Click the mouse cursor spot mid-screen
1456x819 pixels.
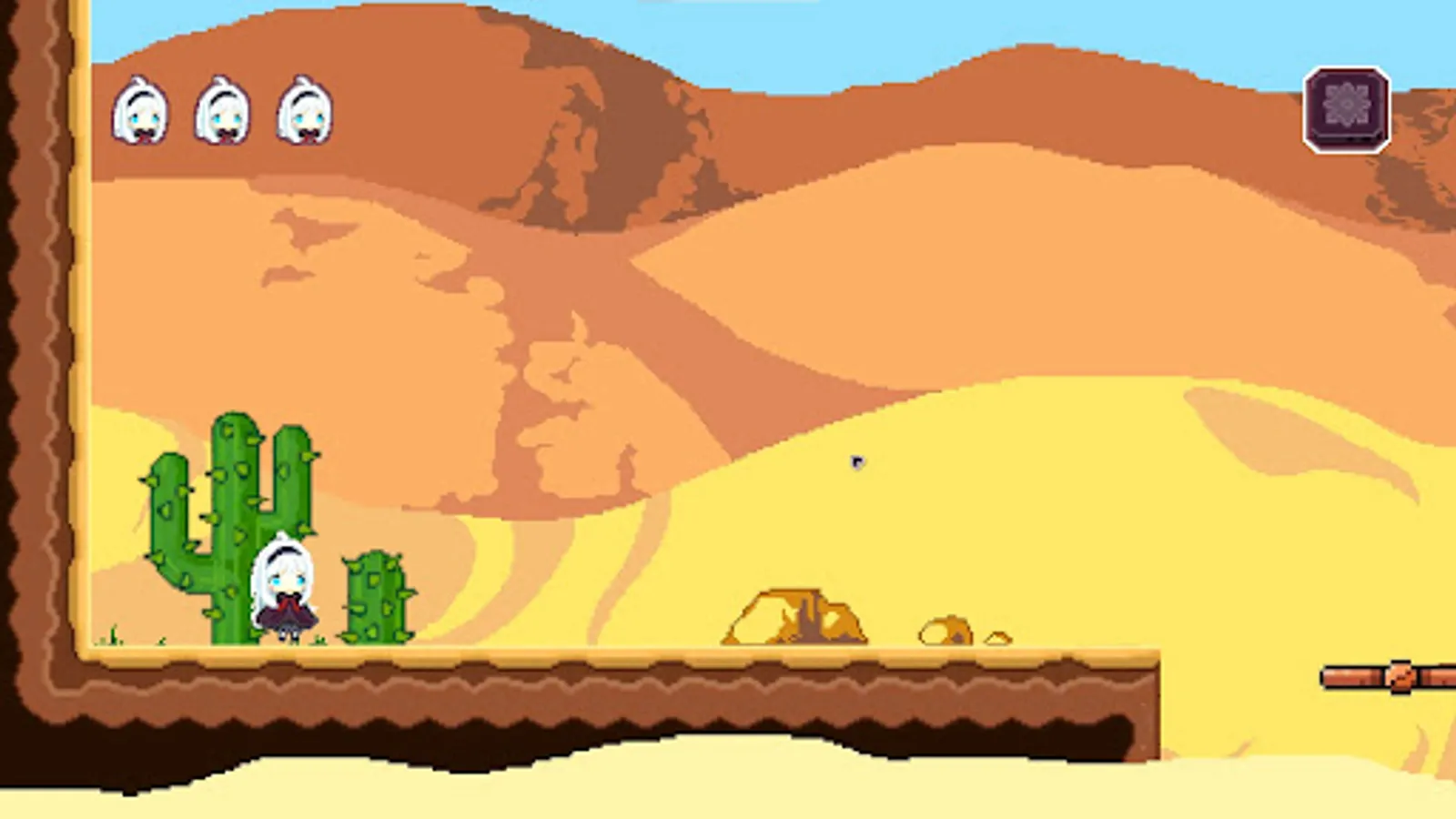(856, 462)
